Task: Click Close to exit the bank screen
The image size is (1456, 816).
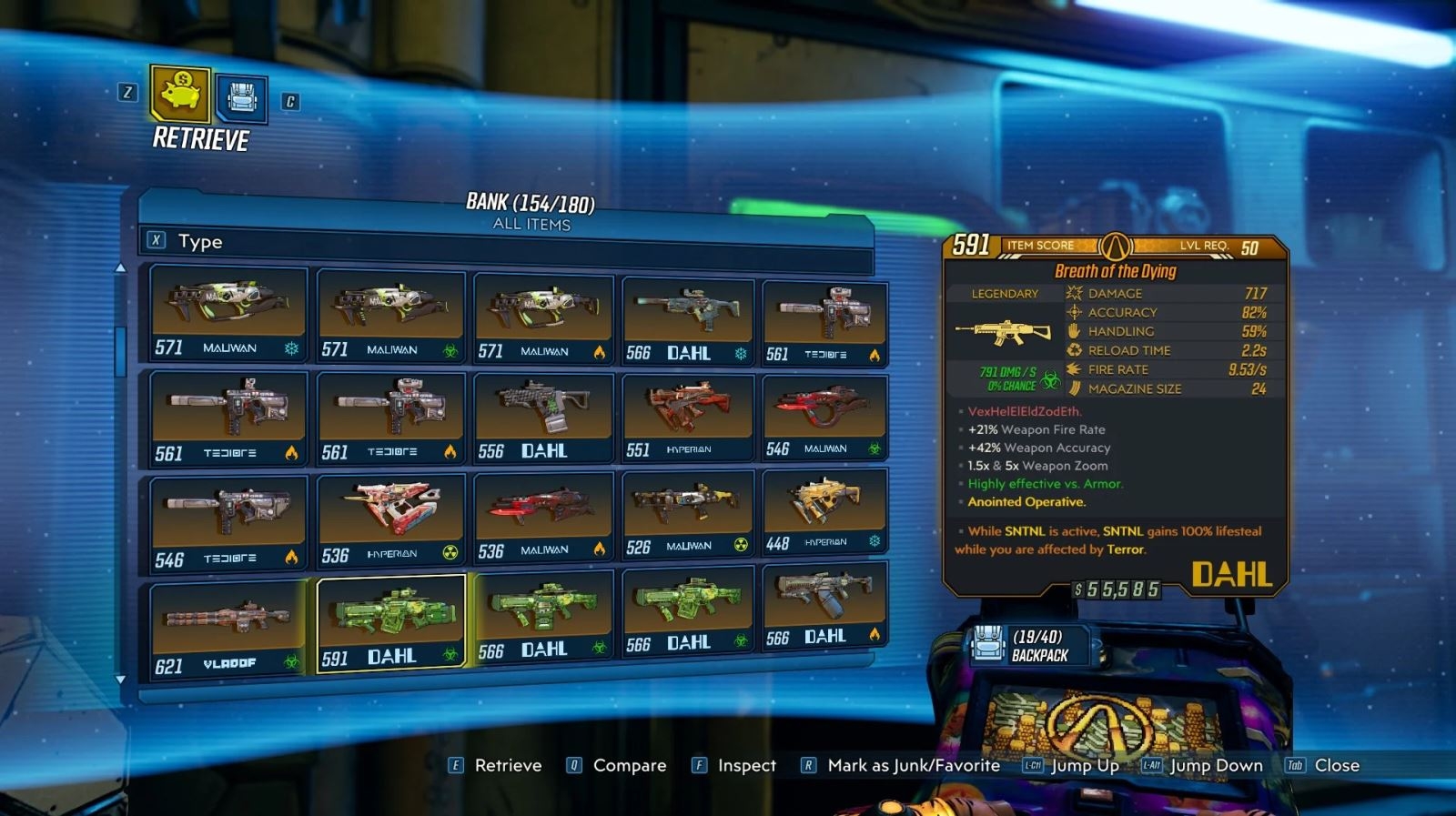Action: [x=1334, y=765]
